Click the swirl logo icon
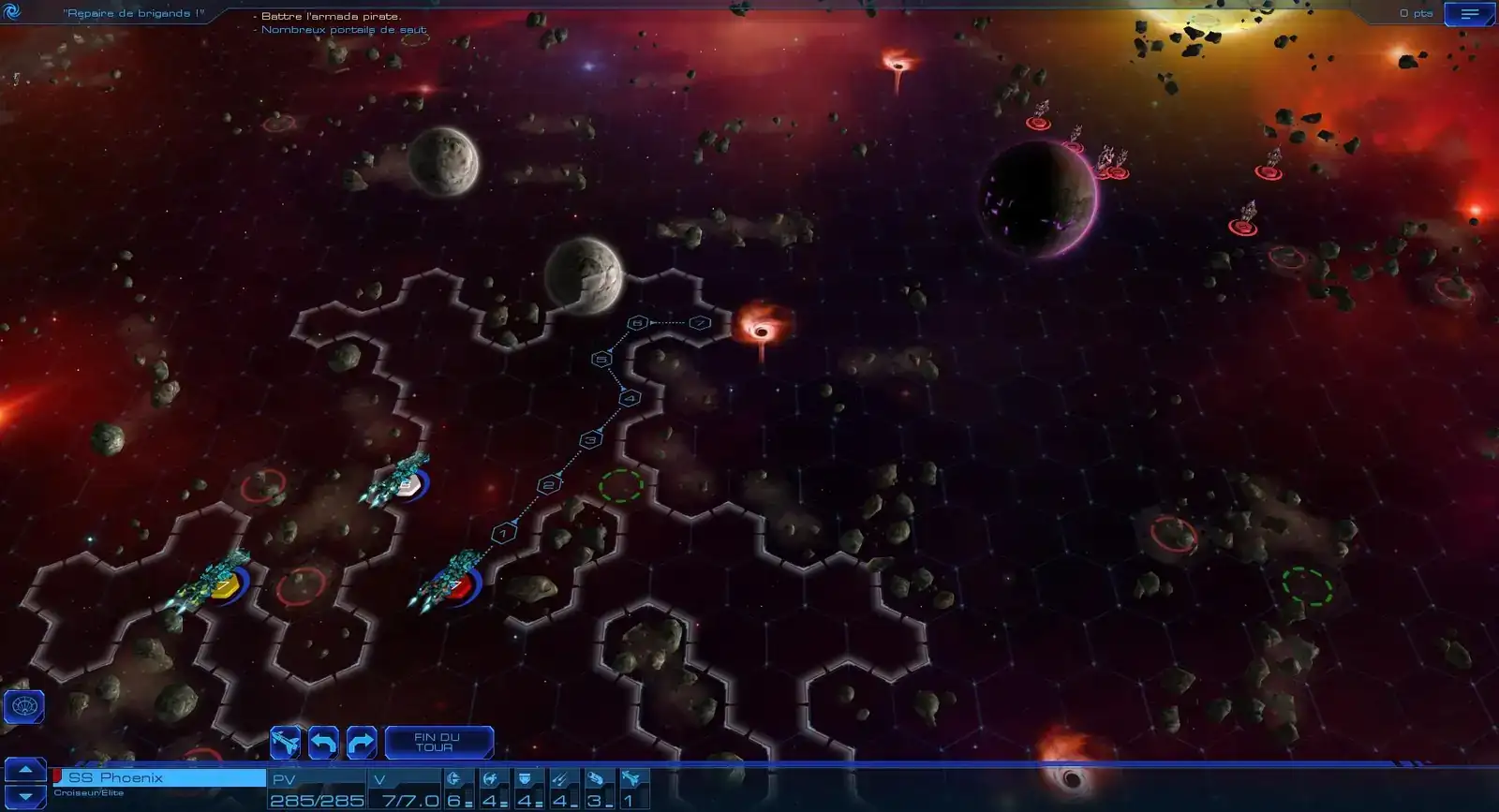This screenshot has height=812, width=1499. (x=12, y=12)
